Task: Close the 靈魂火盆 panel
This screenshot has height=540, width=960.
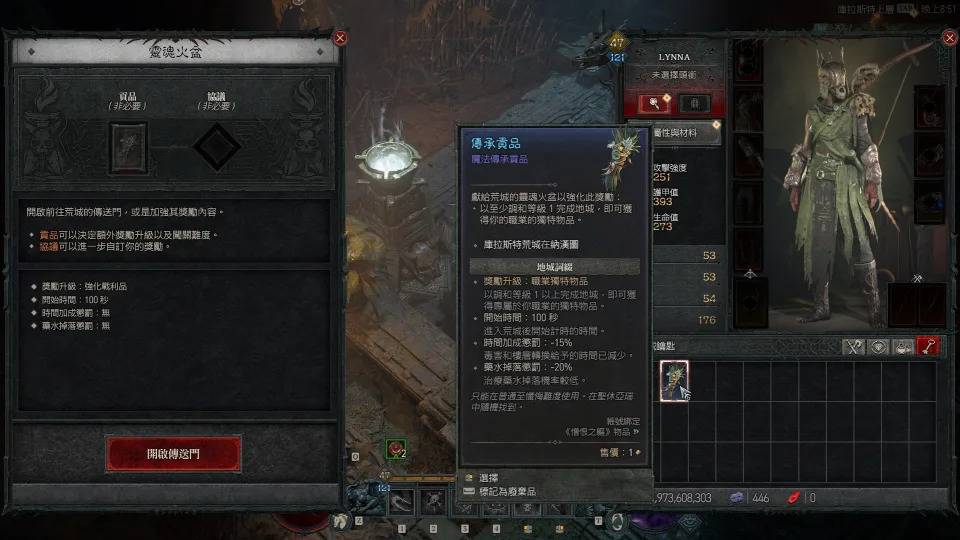Action: point(340,38)
